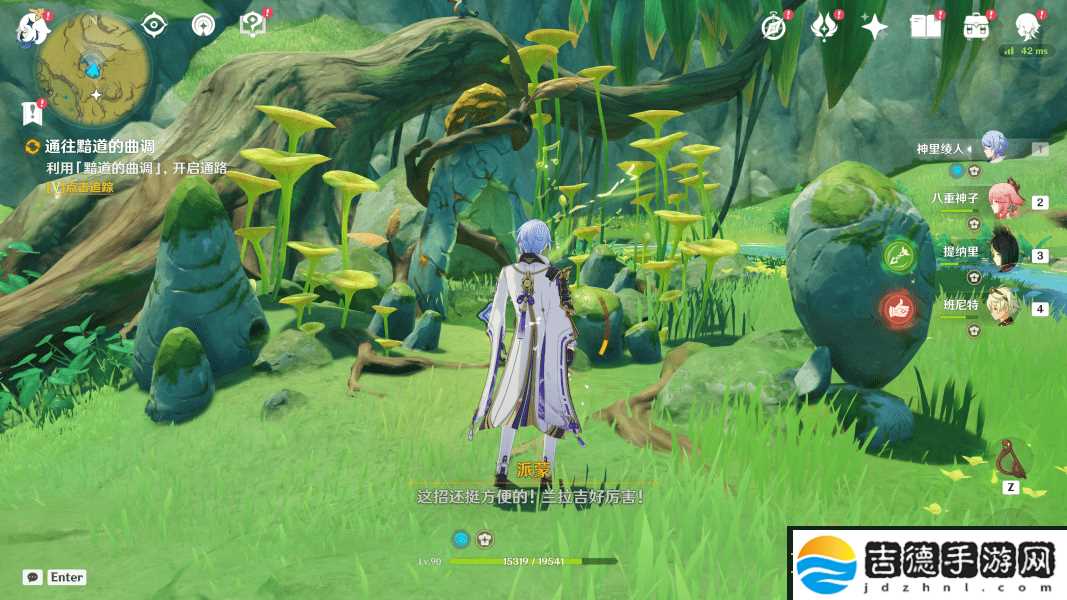
Task: Open the adventurer handbook book icon
Action: click(926, 27)
